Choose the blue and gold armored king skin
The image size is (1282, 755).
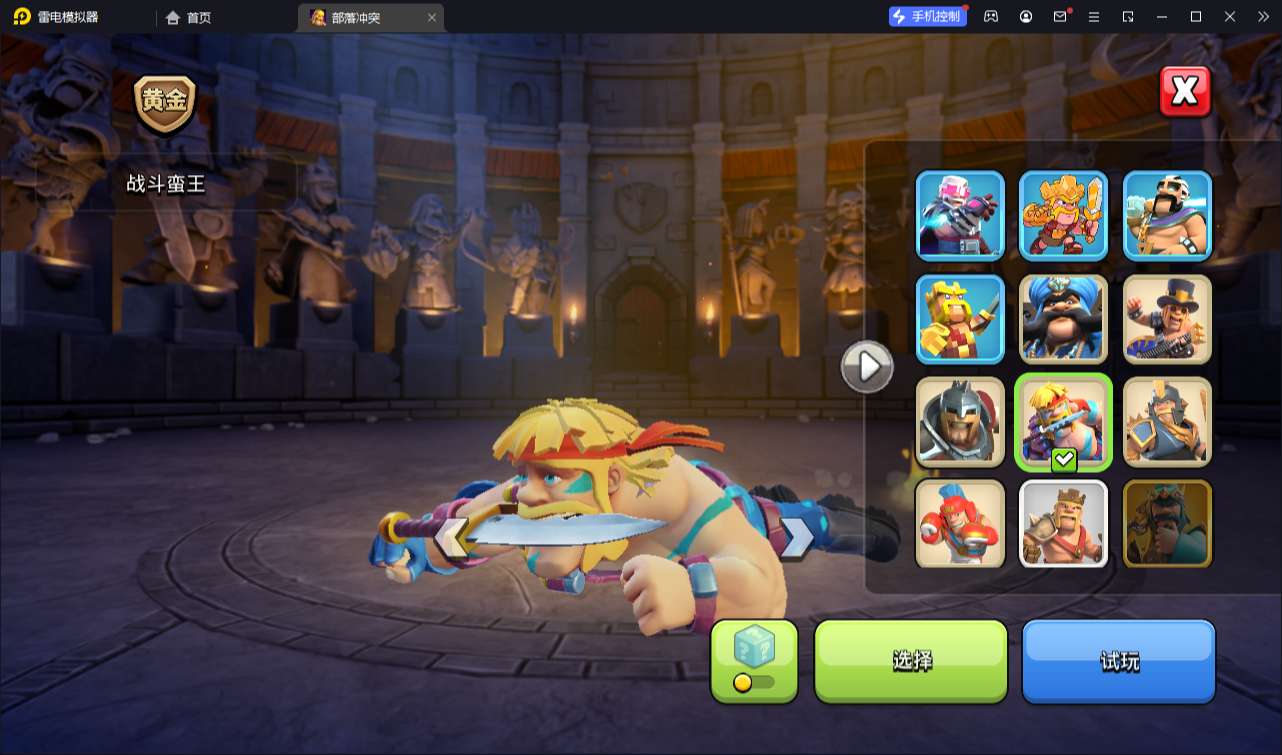1167,421
